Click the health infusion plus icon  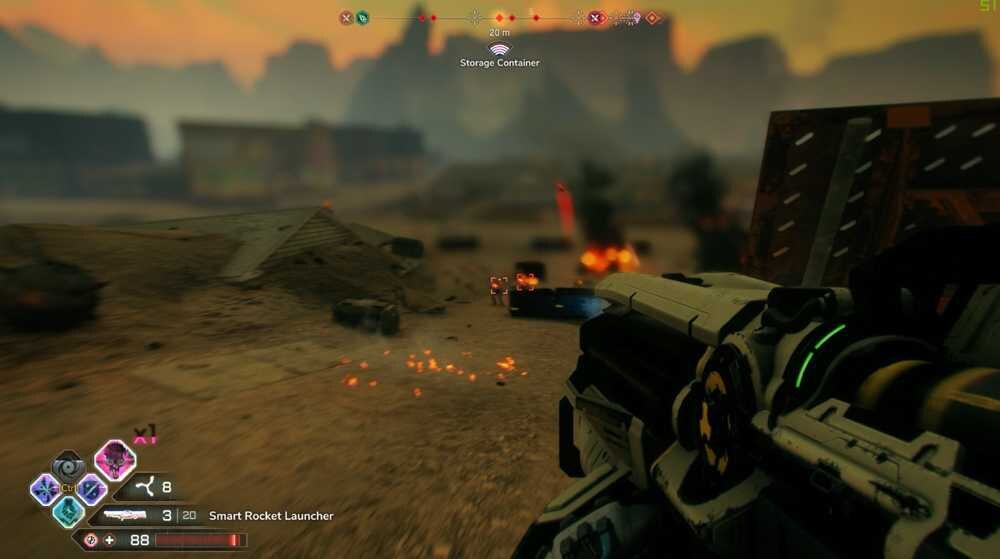[109, 540]
